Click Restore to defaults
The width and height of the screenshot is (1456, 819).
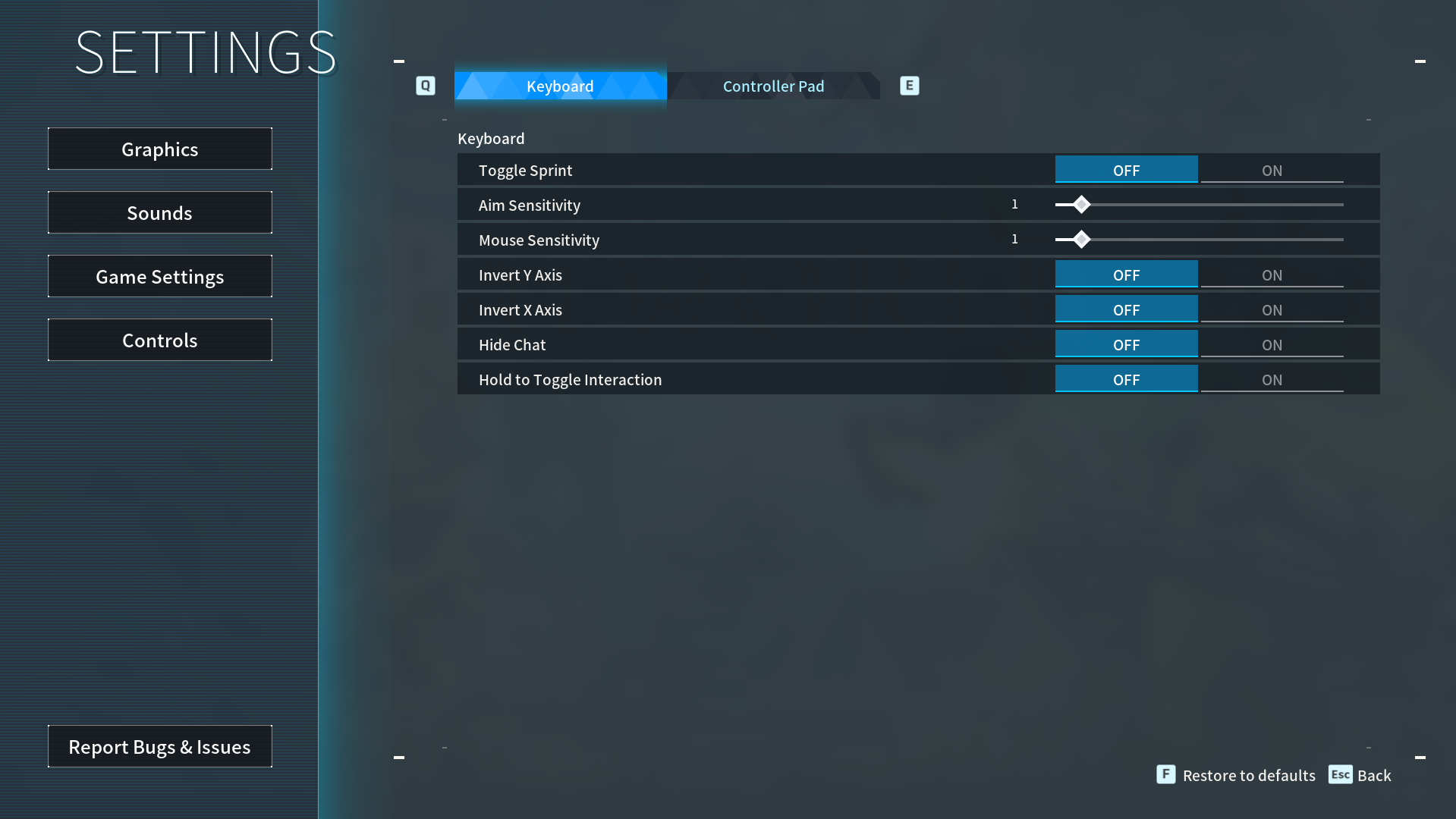point(1250,775)
